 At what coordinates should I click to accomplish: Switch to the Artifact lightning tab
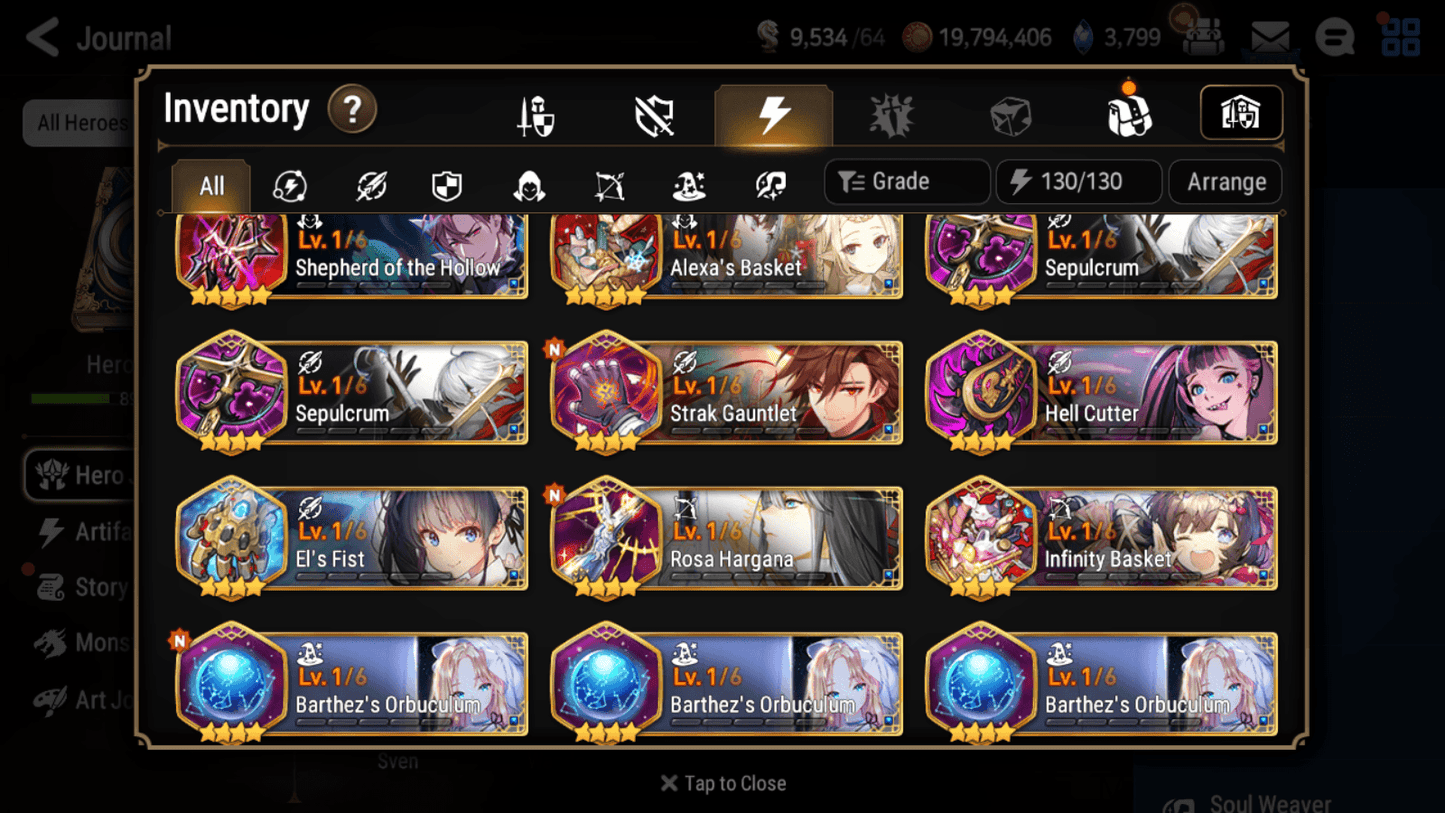click(x=773, y=113)
